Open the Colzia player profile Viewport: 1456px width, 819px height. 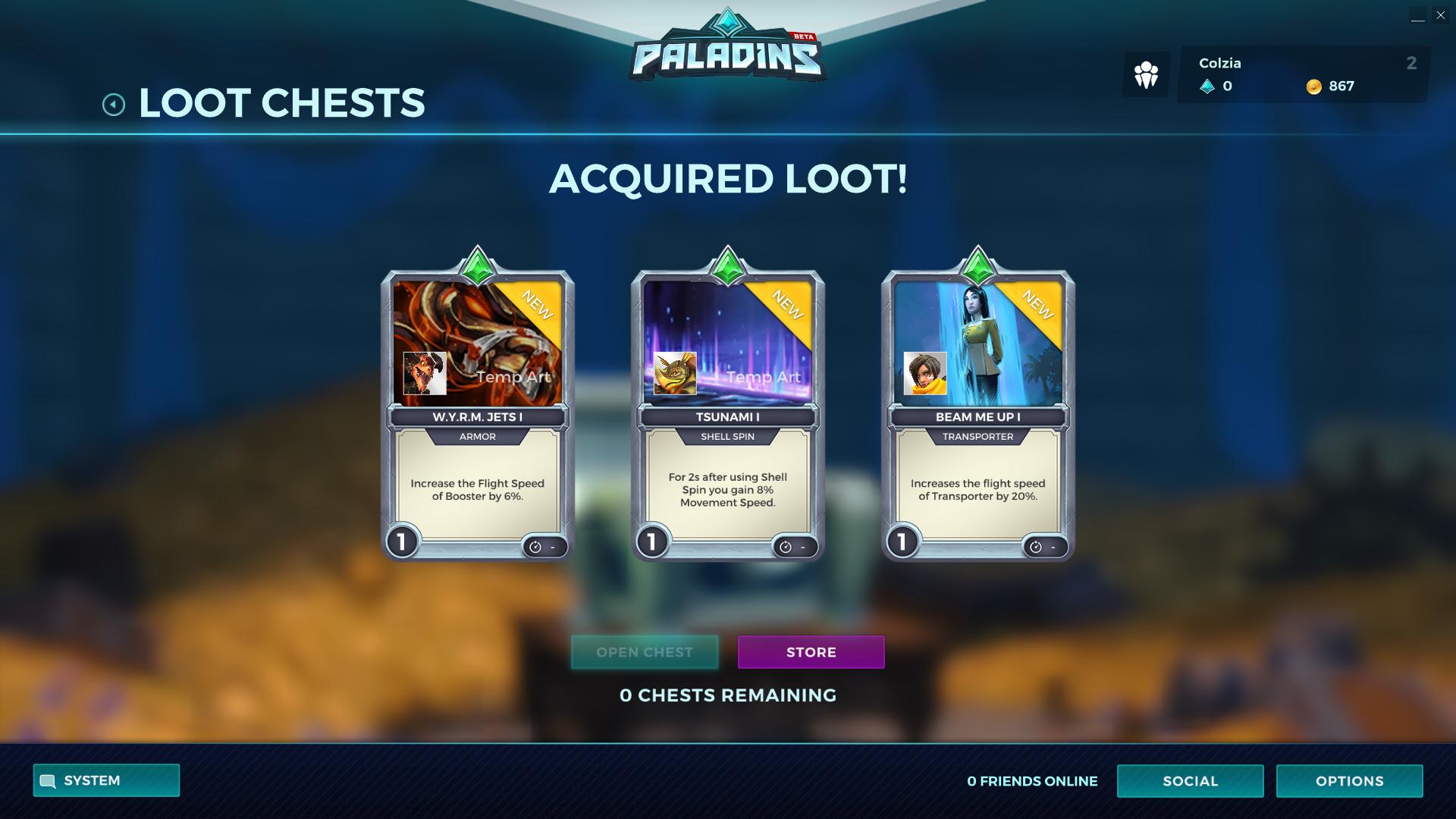point(1219,64)
